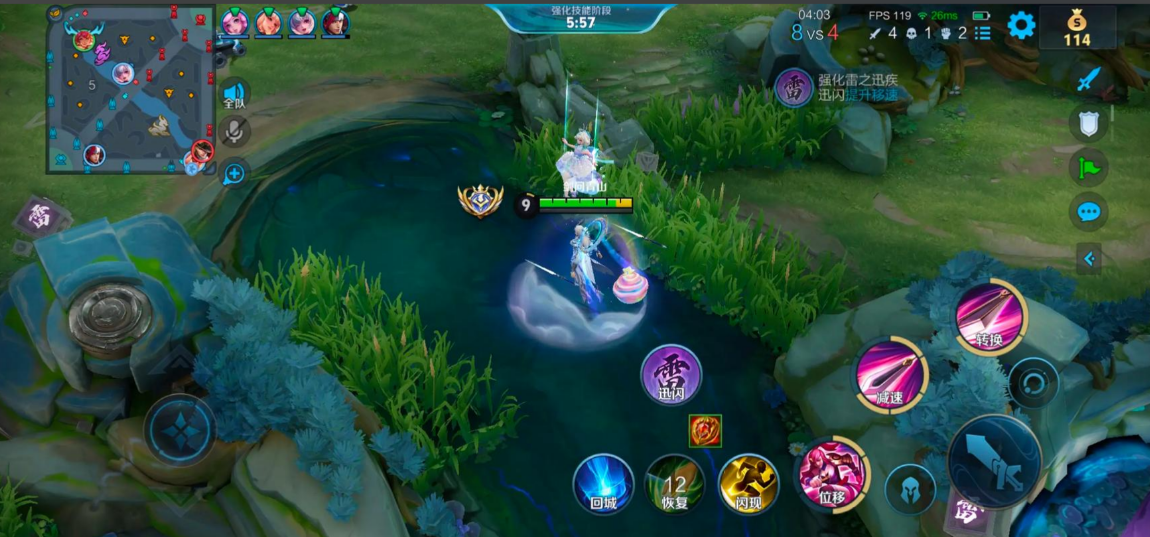
Task: Open the gold shop showing 114
Action: point(1077,28)
